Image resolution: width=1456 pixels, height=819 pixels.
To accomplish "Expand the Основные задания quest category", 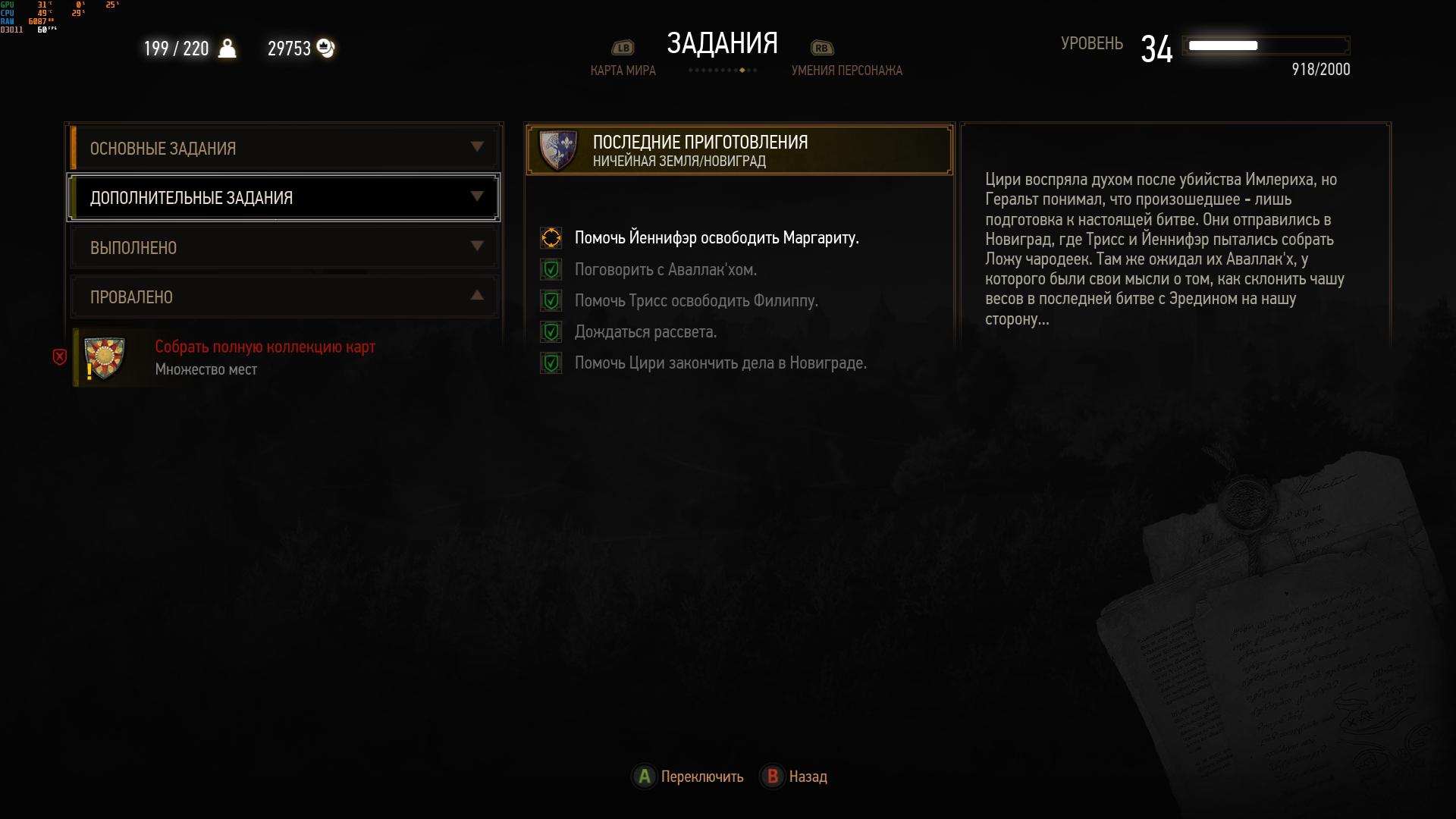I will click(284, 148).
